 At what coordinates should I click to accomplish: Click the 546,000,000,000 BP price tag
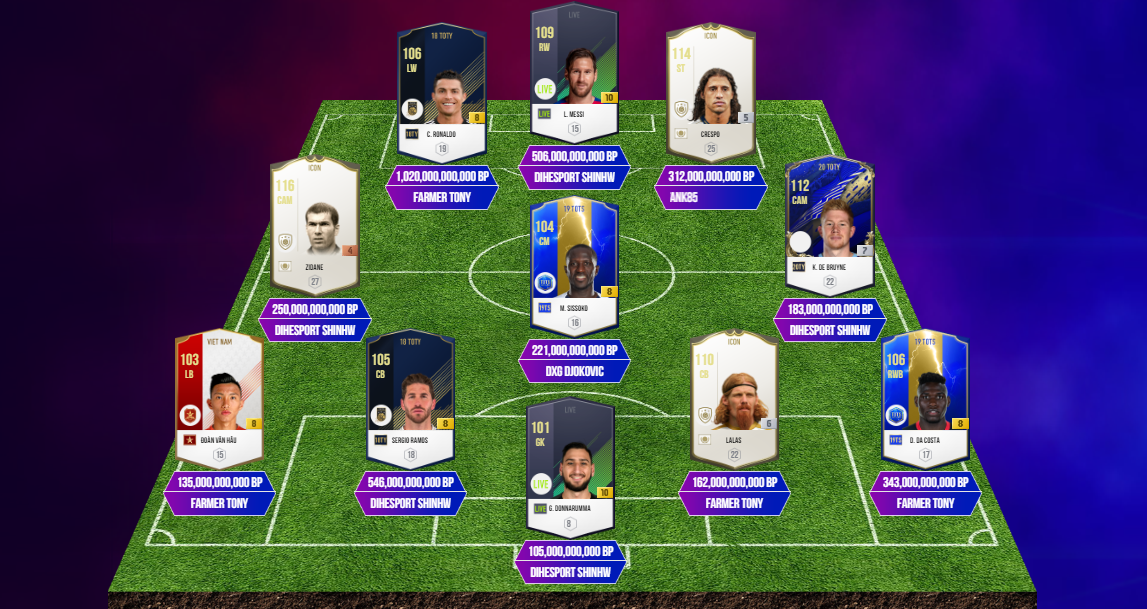tap(410, 482)
